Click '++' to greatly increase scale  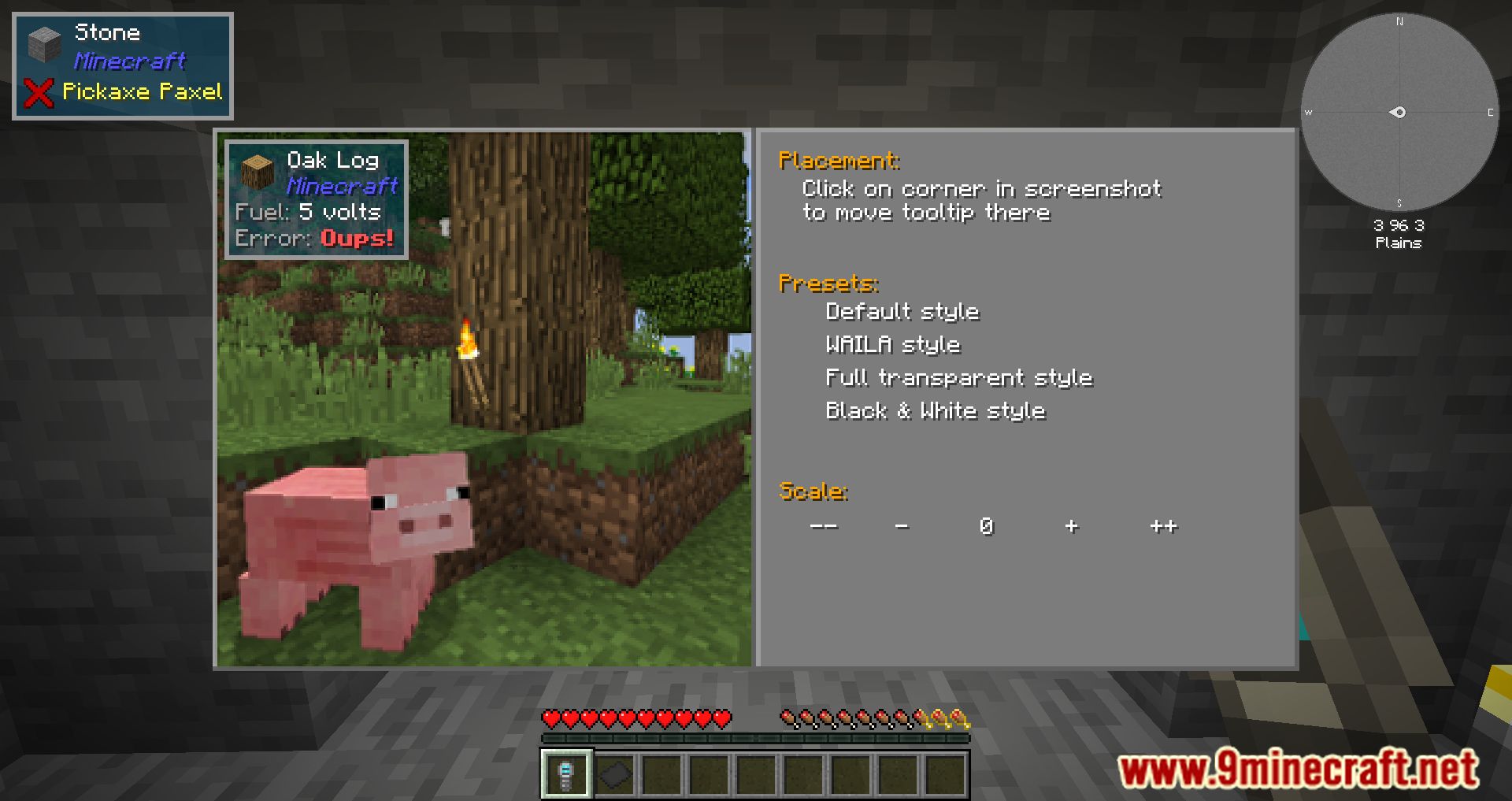pos(1163,525)
